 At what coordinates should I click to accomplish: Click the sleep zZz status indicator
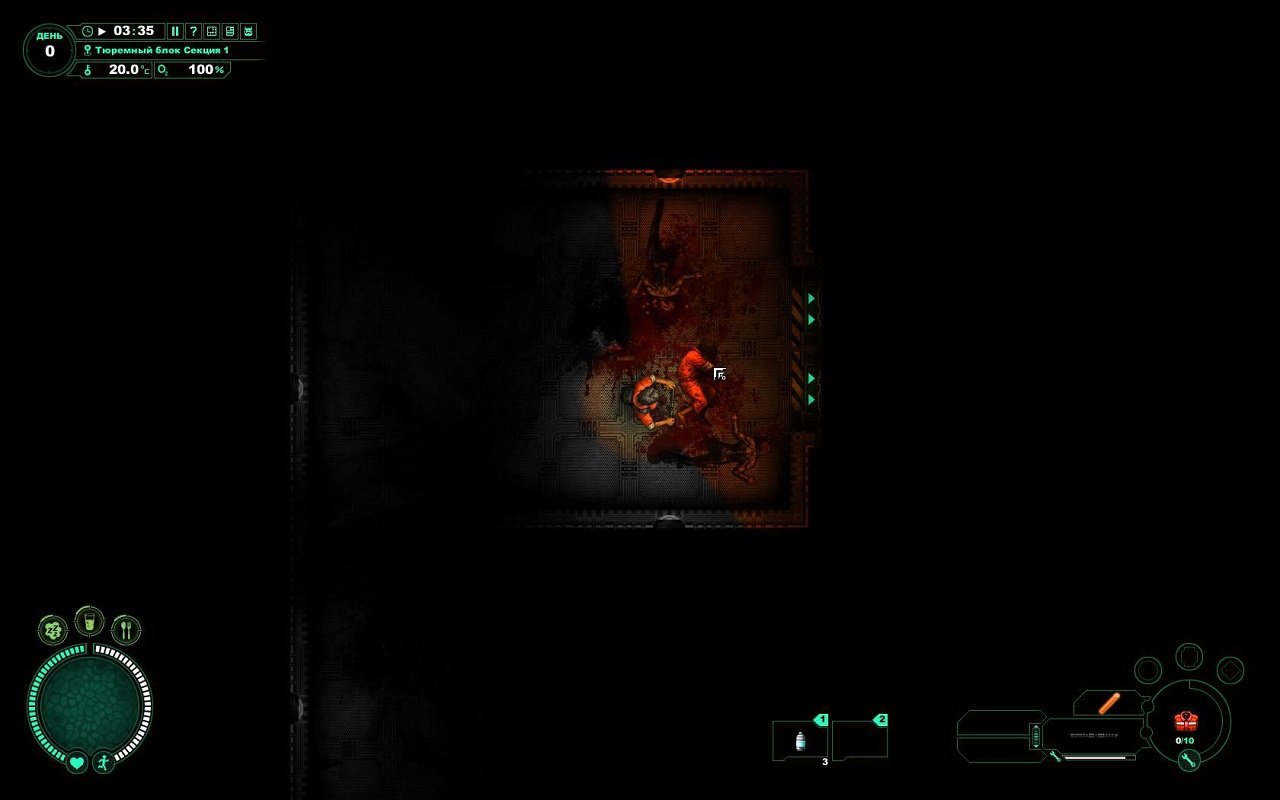click(x=51, y=630)
